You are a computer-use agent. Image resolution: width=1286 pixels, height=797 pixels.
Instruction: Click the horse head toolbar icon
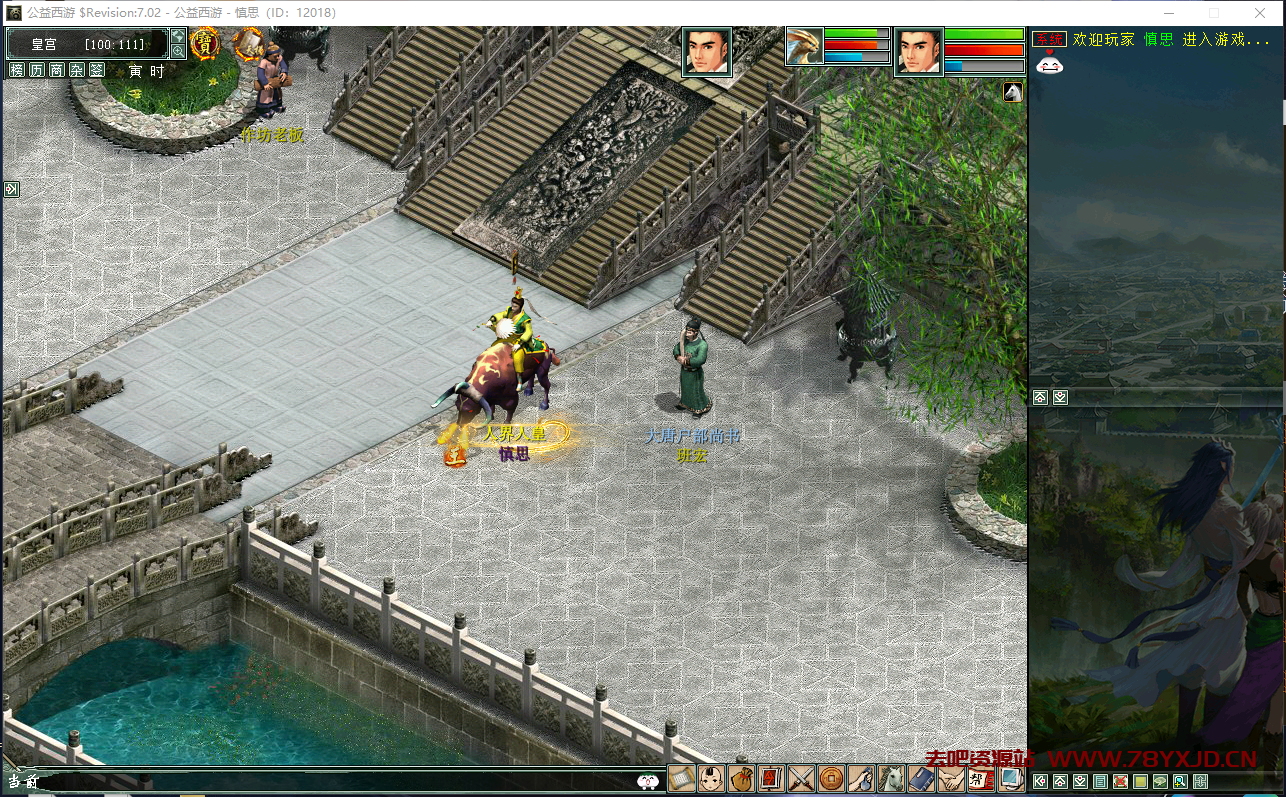[x=890, y=778]
